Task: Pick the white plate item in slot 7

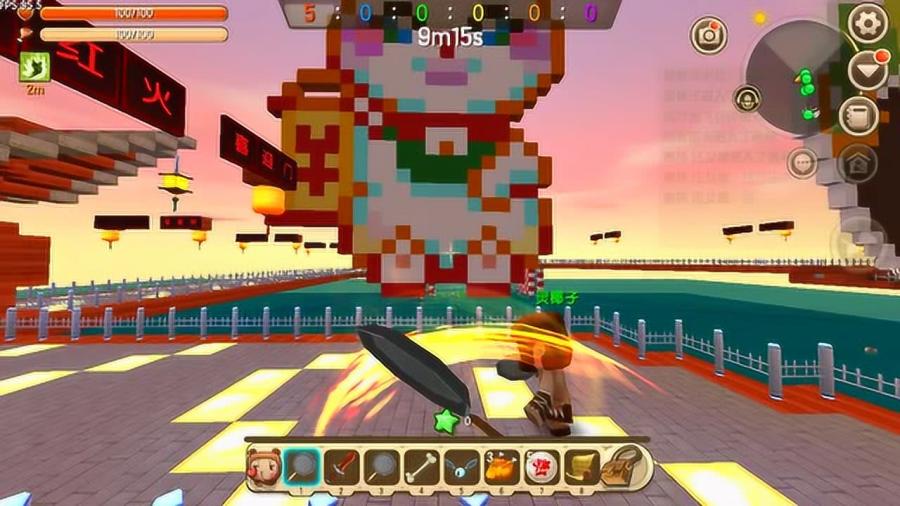Action: [541, 467]
